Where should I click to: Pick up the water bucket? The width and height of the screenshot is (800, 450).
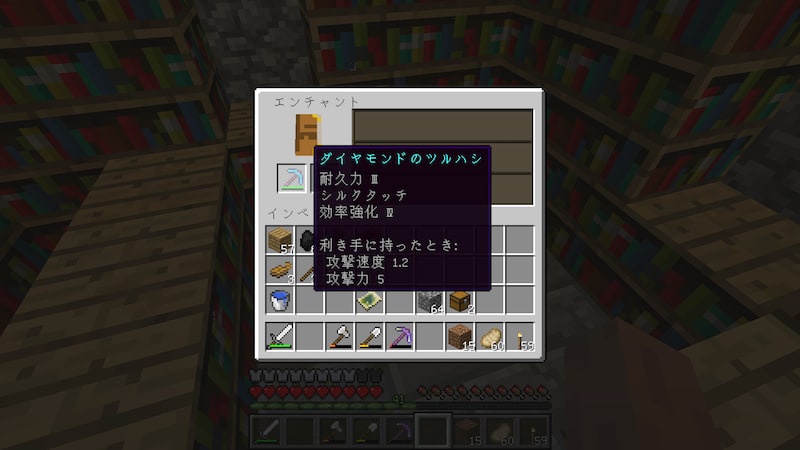point(280,299)
